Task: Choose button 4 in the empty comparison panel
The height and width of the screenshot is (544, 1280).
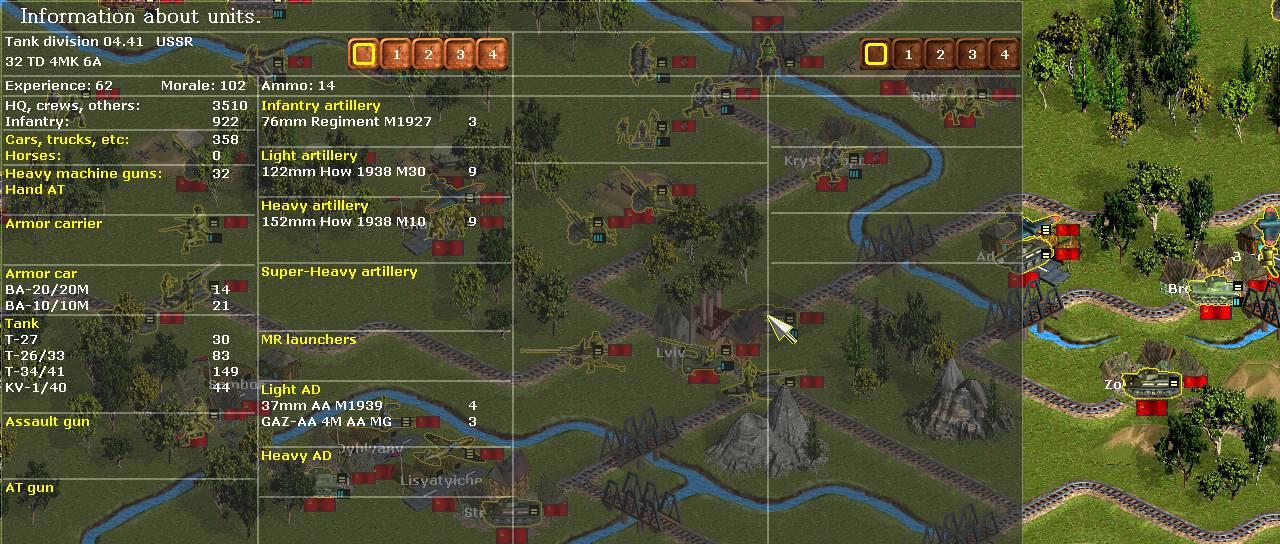Action: [x=1004, y=54]
